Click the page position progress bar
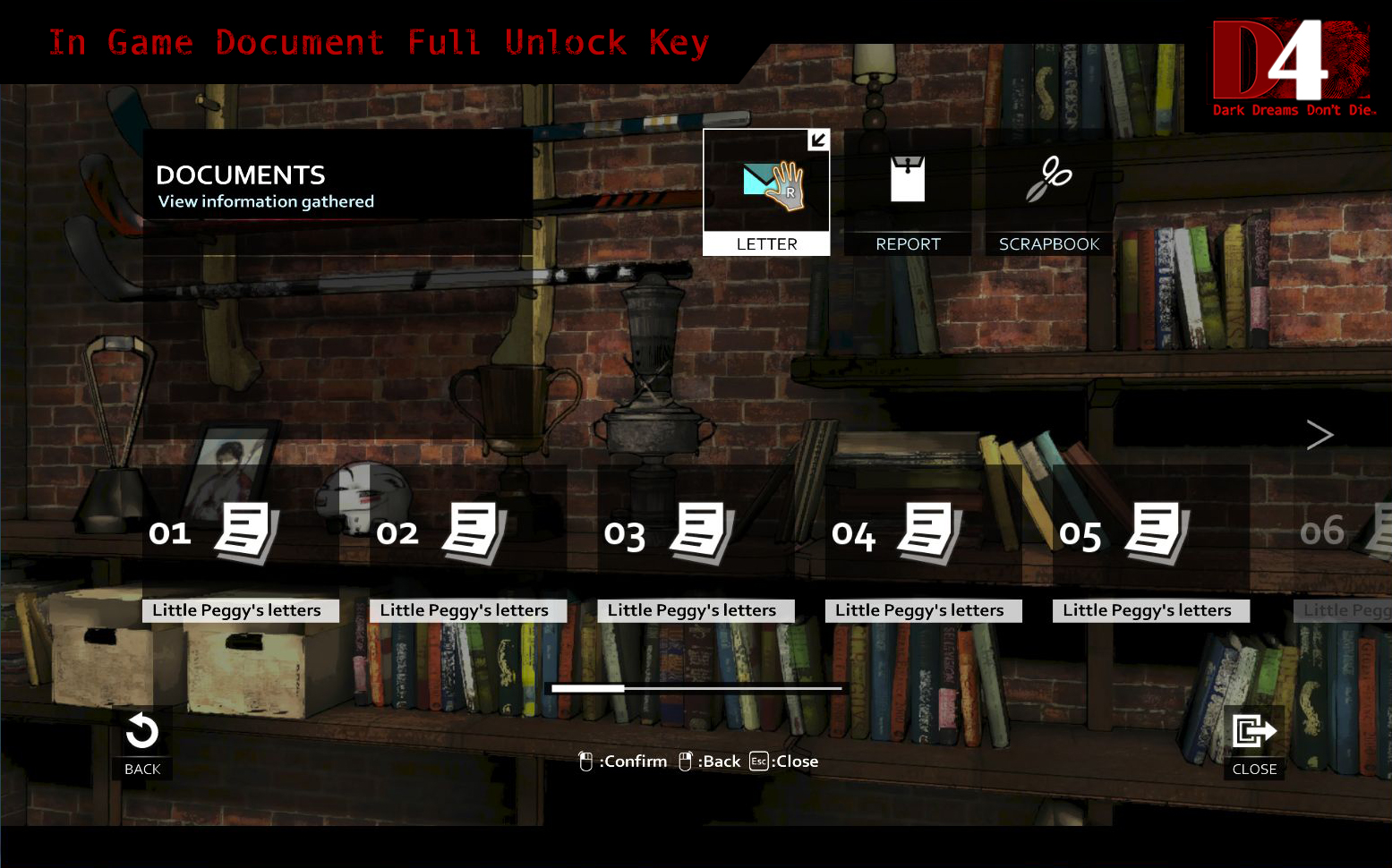The image size is (1392, 868). click(x=695, y=688)
